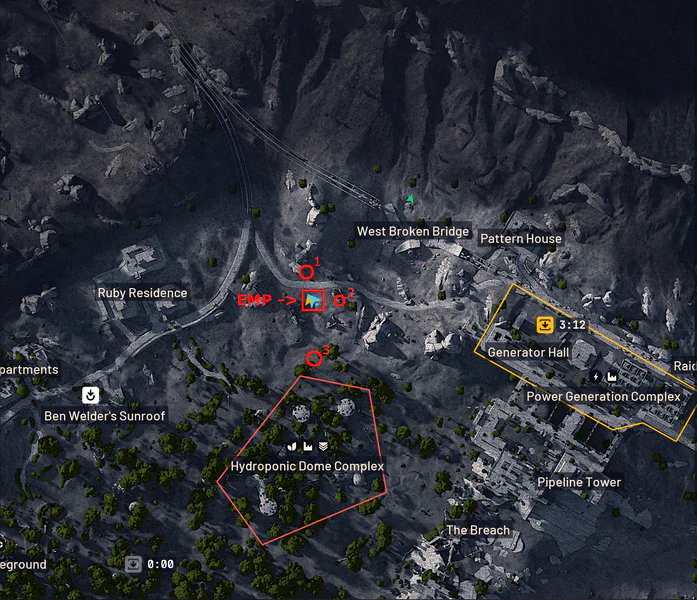Select The Breach location label
The height and width of the screenshot is (600, 697).
477,530
